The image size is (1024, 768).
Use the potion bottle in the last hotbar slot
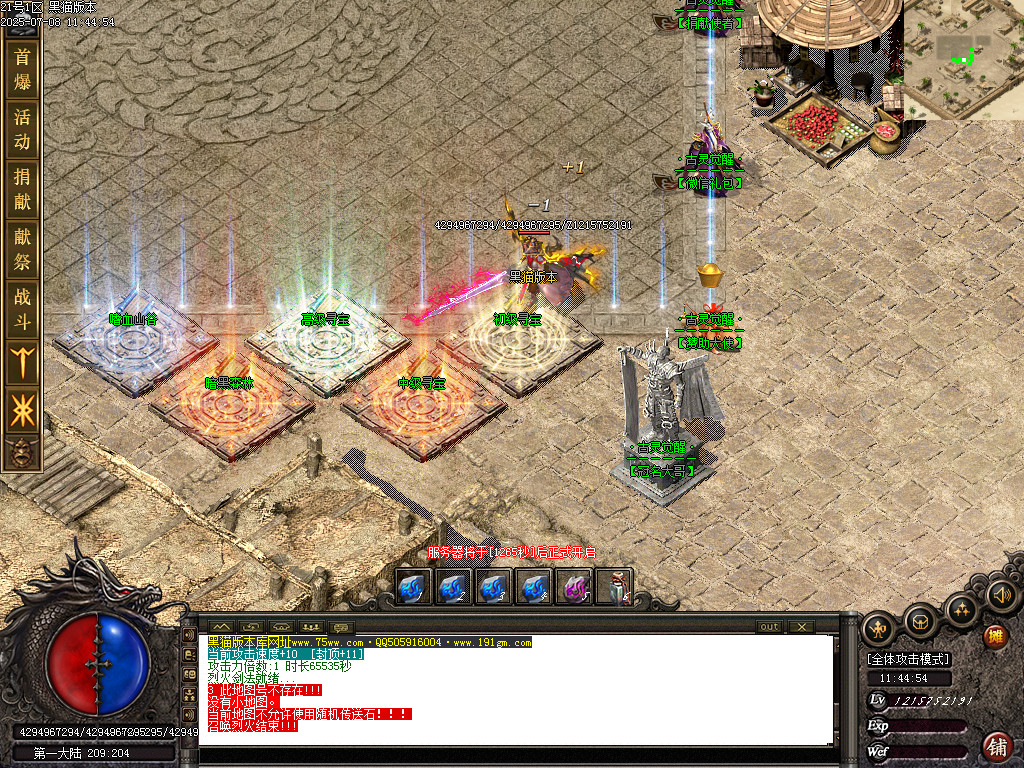coord(614,587)
